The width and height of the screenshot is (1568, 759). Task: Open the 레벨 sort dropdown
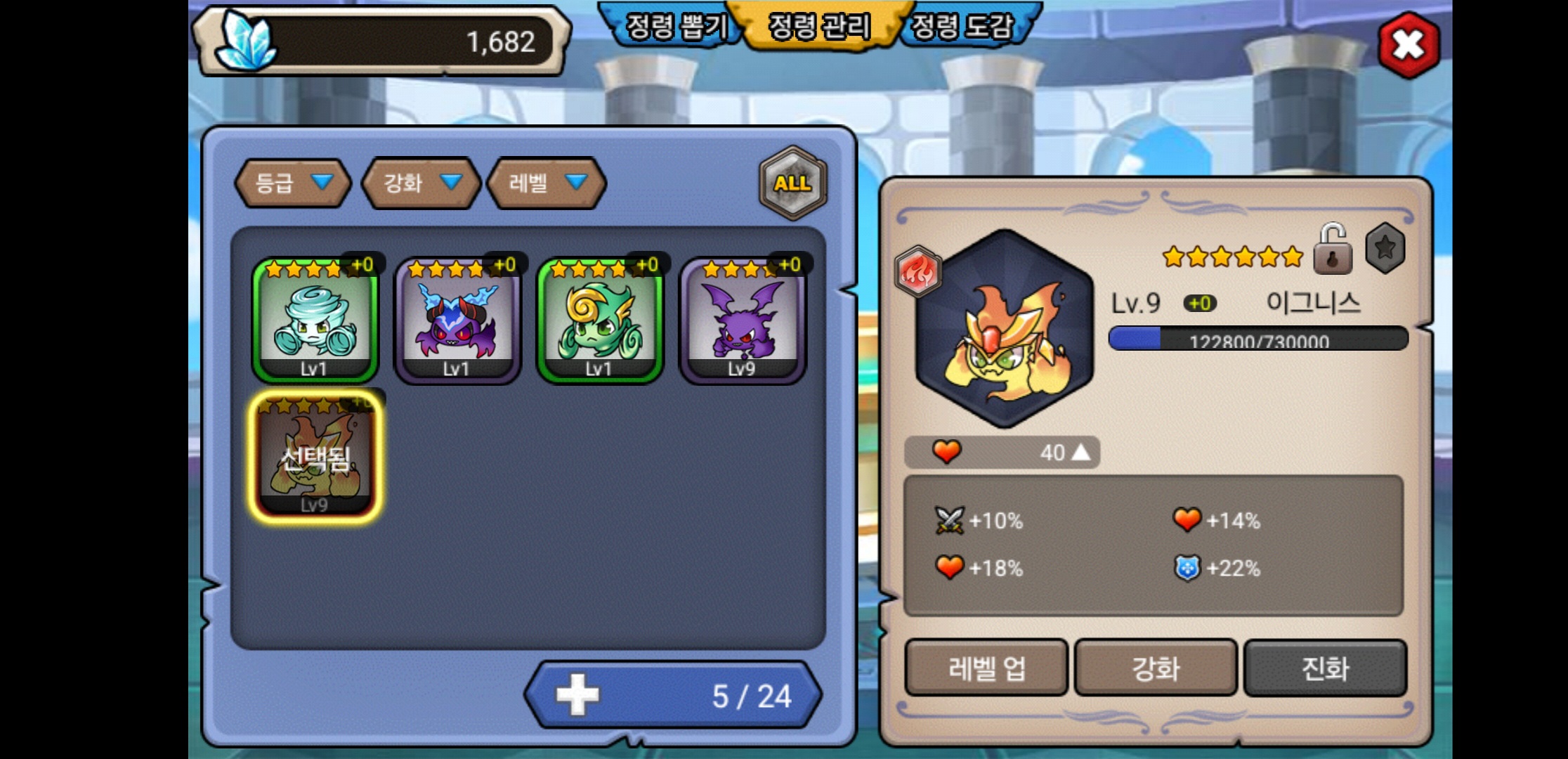coord(546,183)
